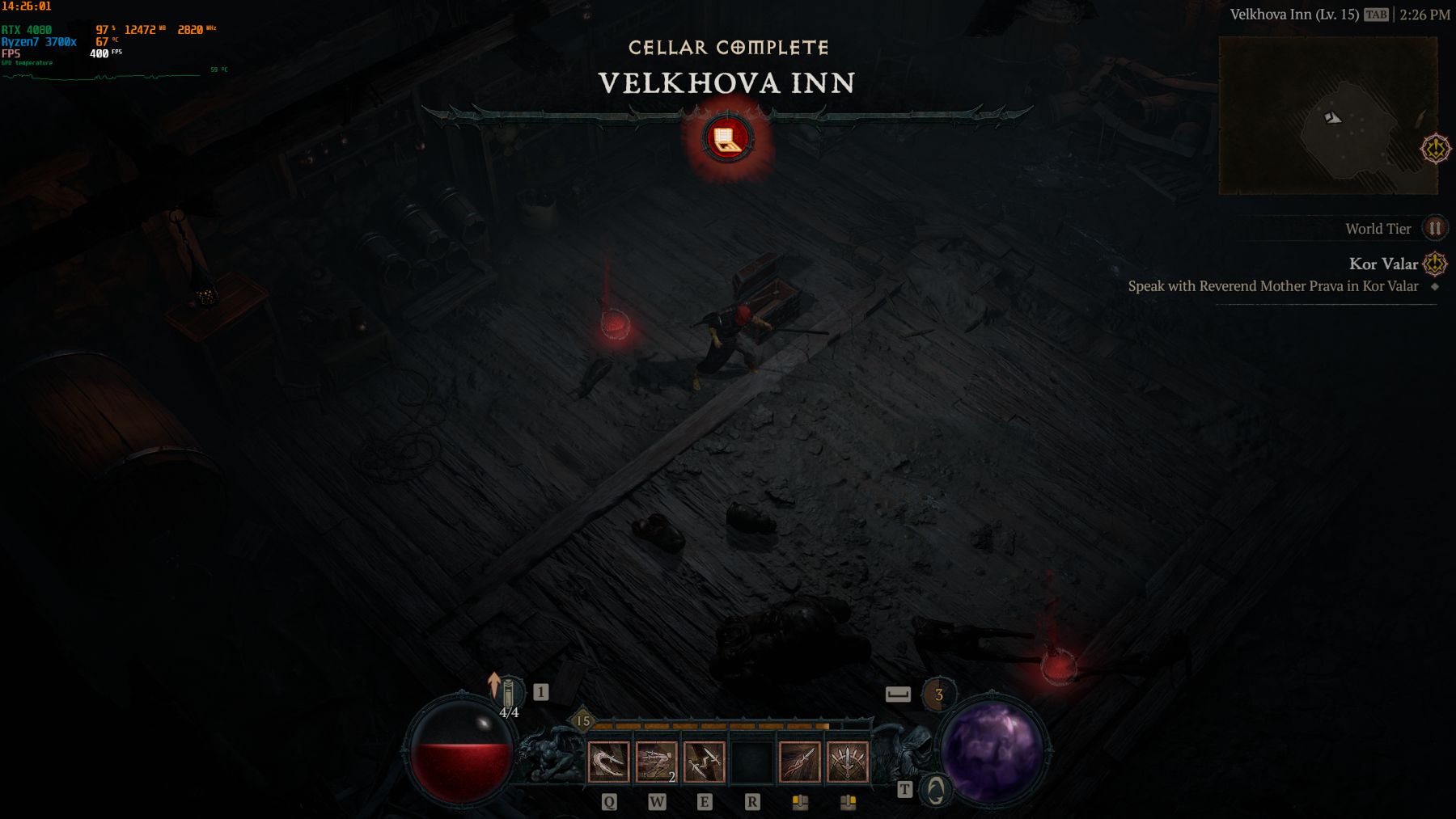The width and height of the screenshot is (1456, 819).
Task: Select the Kor Valar quest tracker entry
Action: (x=1383, y=264)
